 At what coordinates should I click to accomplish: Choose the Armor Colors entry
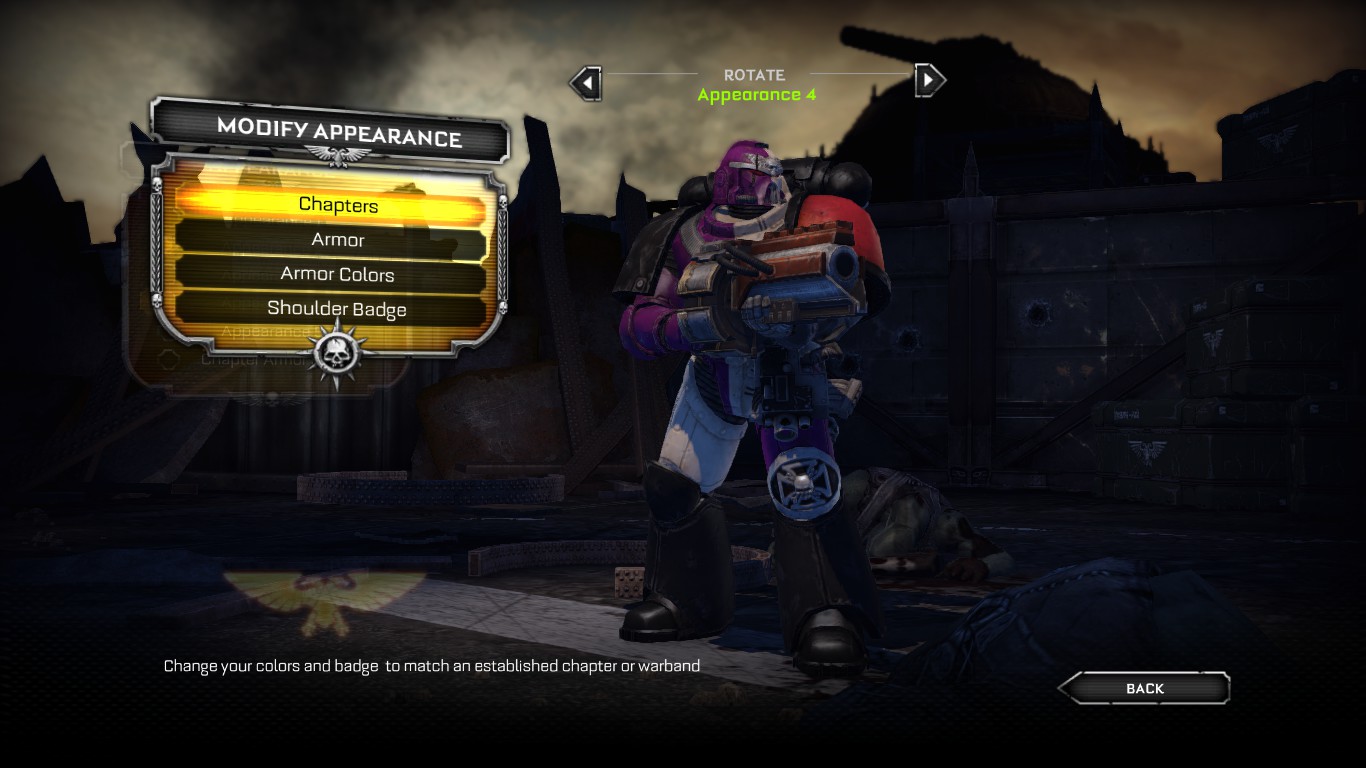tap(338, 275)
